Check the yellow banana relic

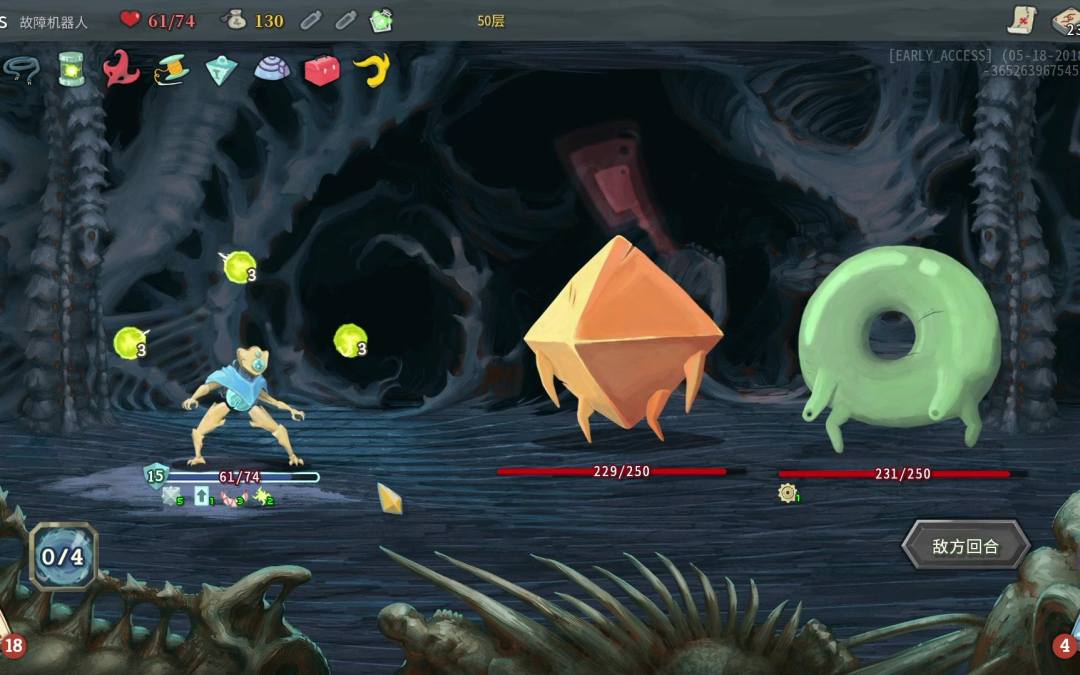372,69
